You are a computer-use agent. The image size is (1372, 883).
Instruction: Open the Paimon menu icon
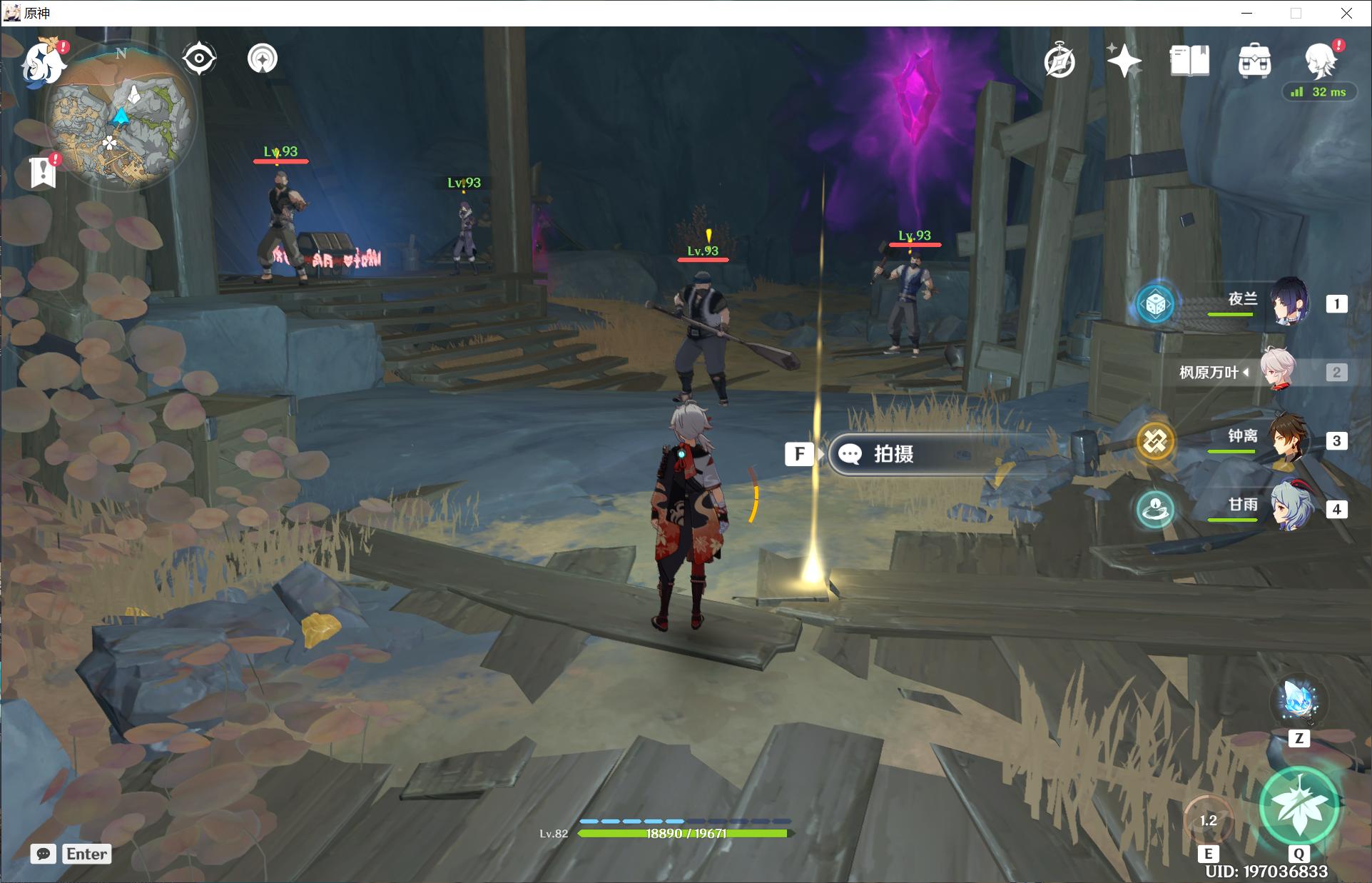pos(43,64)
